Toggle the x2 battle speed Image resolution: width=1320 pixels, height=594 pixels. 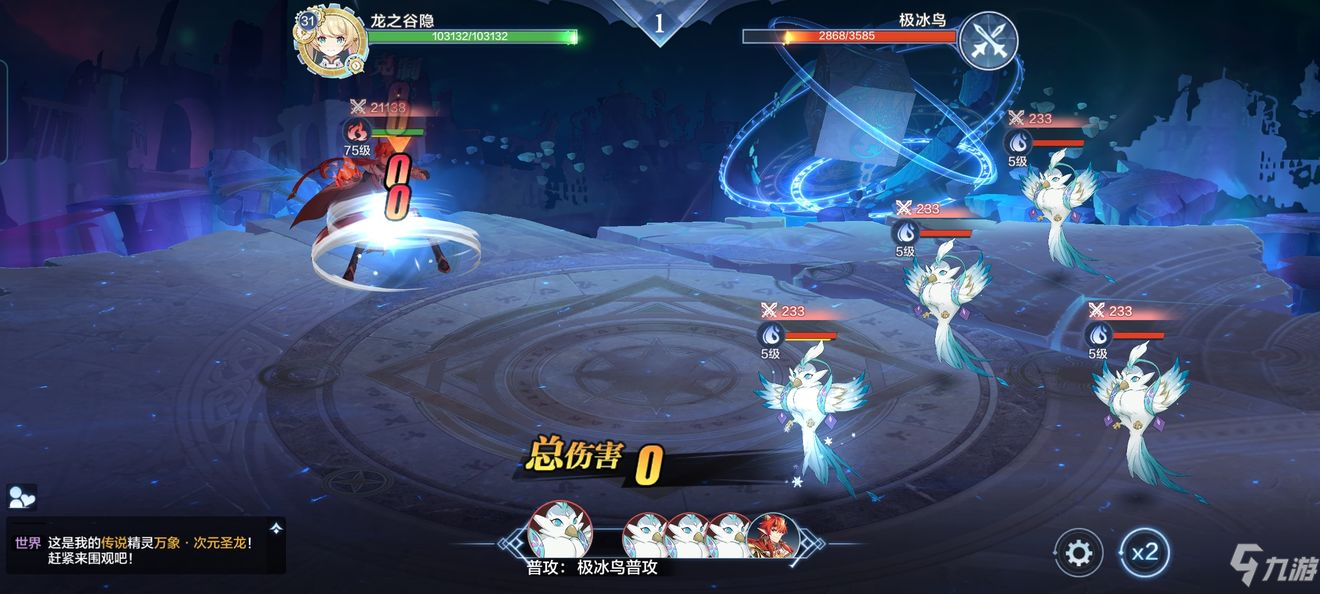(1144, 552)
